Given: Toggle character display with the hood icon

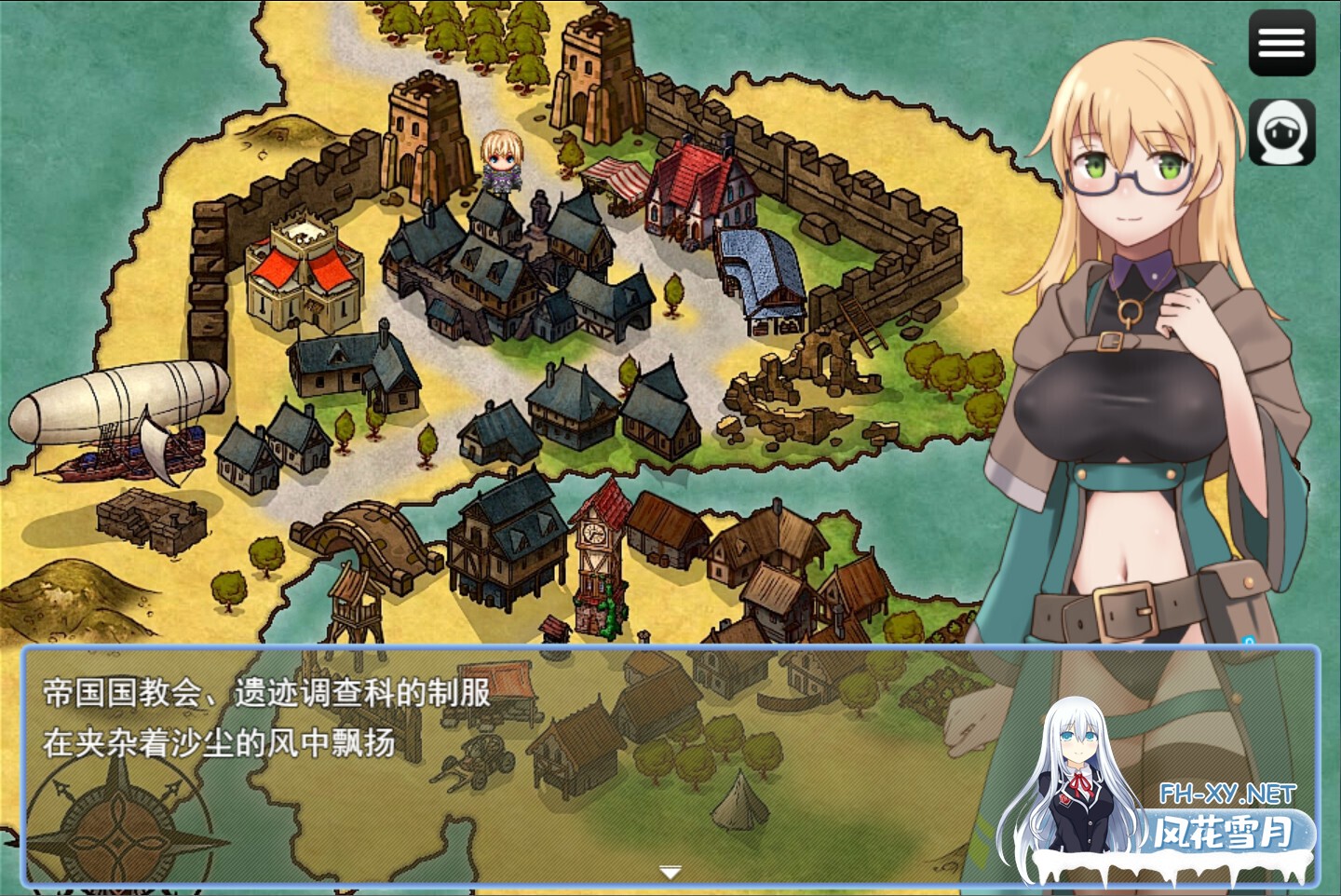Looking at the screenshot, I should (x=1282, y=129).
